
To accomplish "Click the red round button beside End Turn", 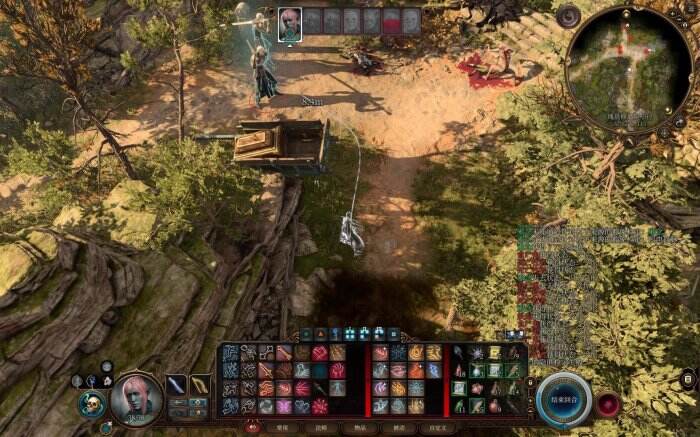I will coord(607,403).
